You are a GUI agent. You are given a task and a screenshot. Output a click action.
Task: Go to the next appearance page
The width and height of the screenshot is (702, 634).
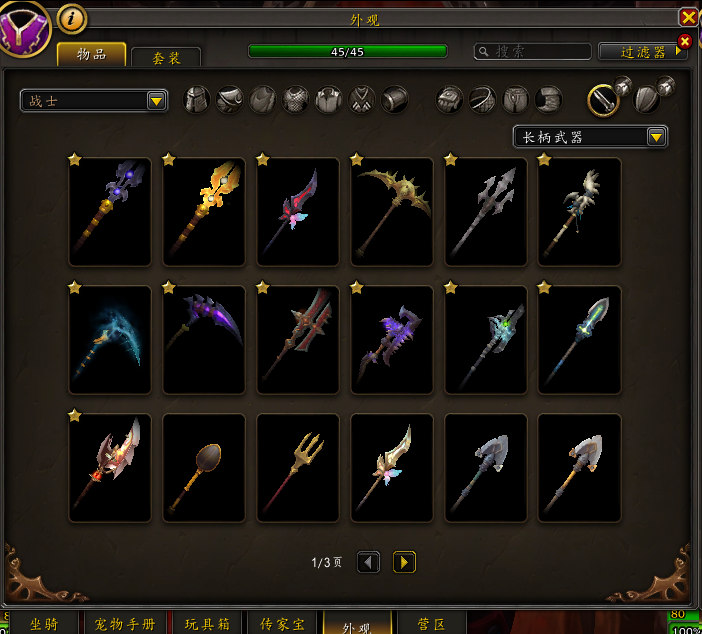pyautogui.click(x=404, y=562)
